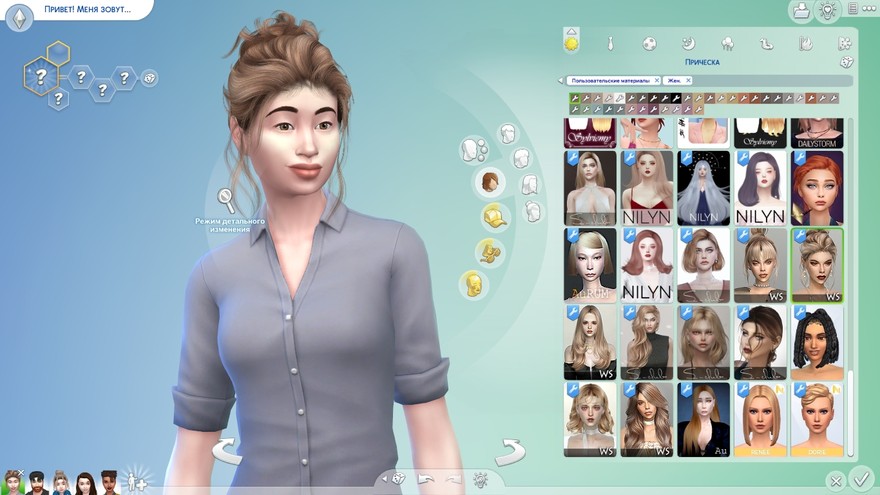Switch to the sleepwear moon category
880x495 pixels.
pyautogui.click(x=688, y=44)
